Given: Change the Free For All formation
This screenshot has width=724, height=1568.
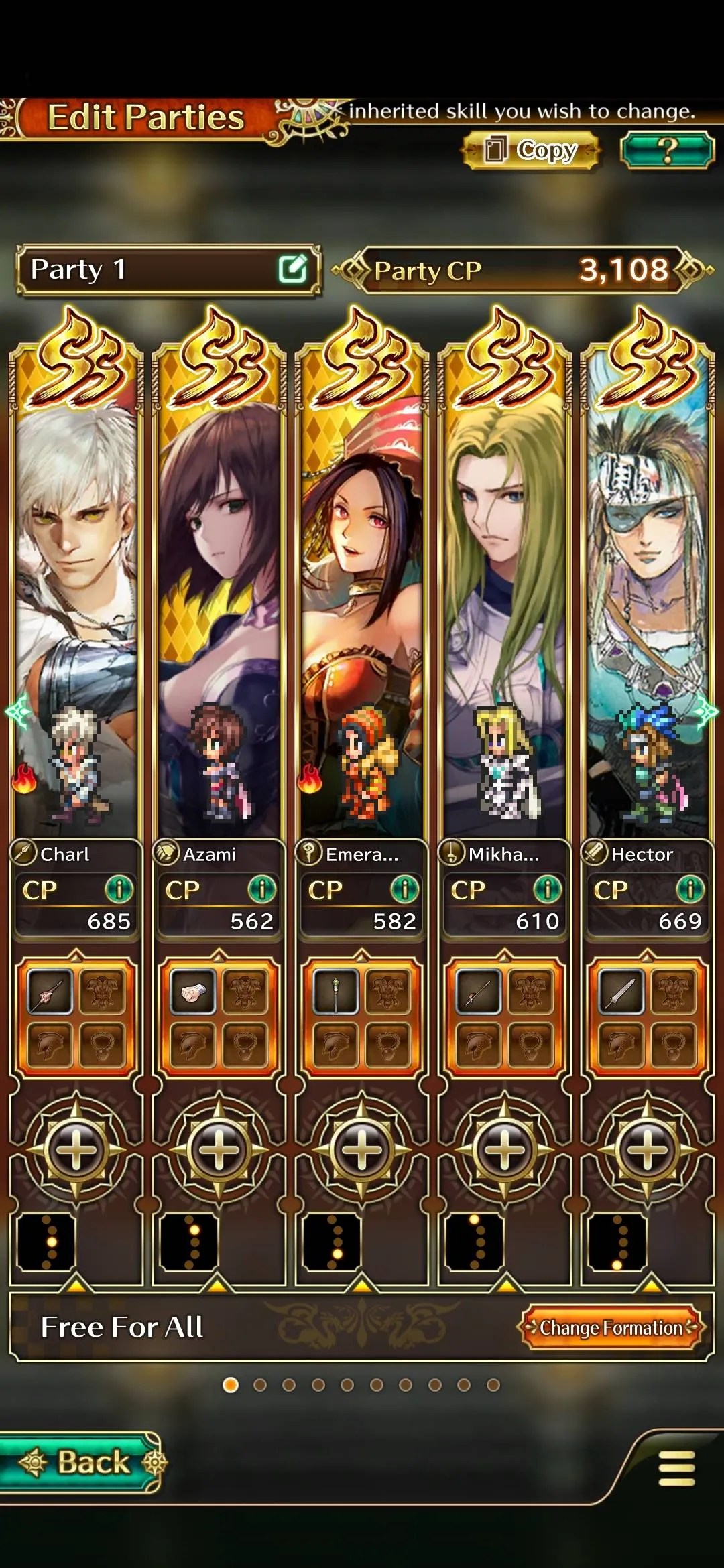Looking at the screenshot, I should pos(610,1327).
